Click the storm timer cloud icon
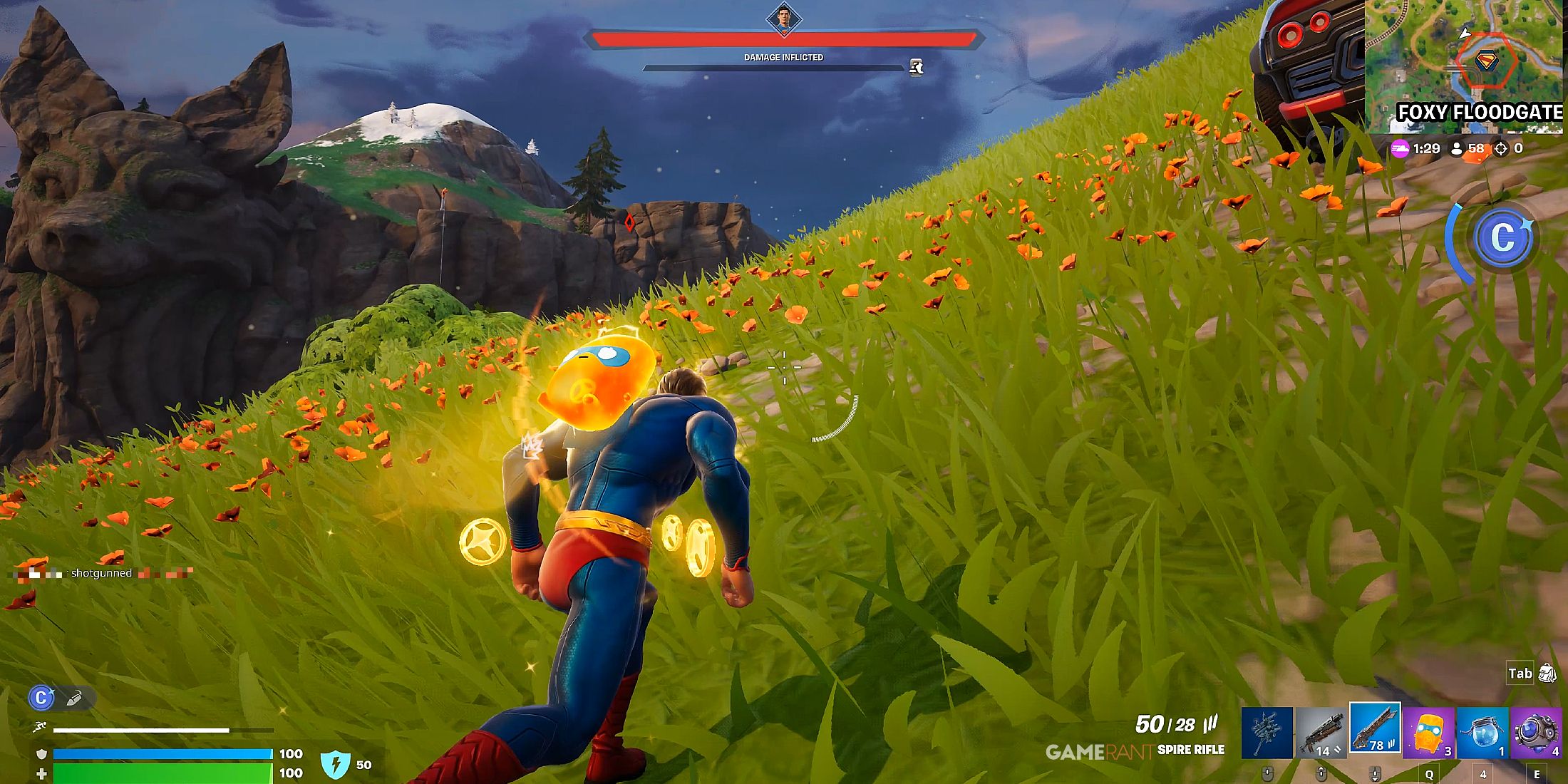1568x784 pixels. 1401,148
